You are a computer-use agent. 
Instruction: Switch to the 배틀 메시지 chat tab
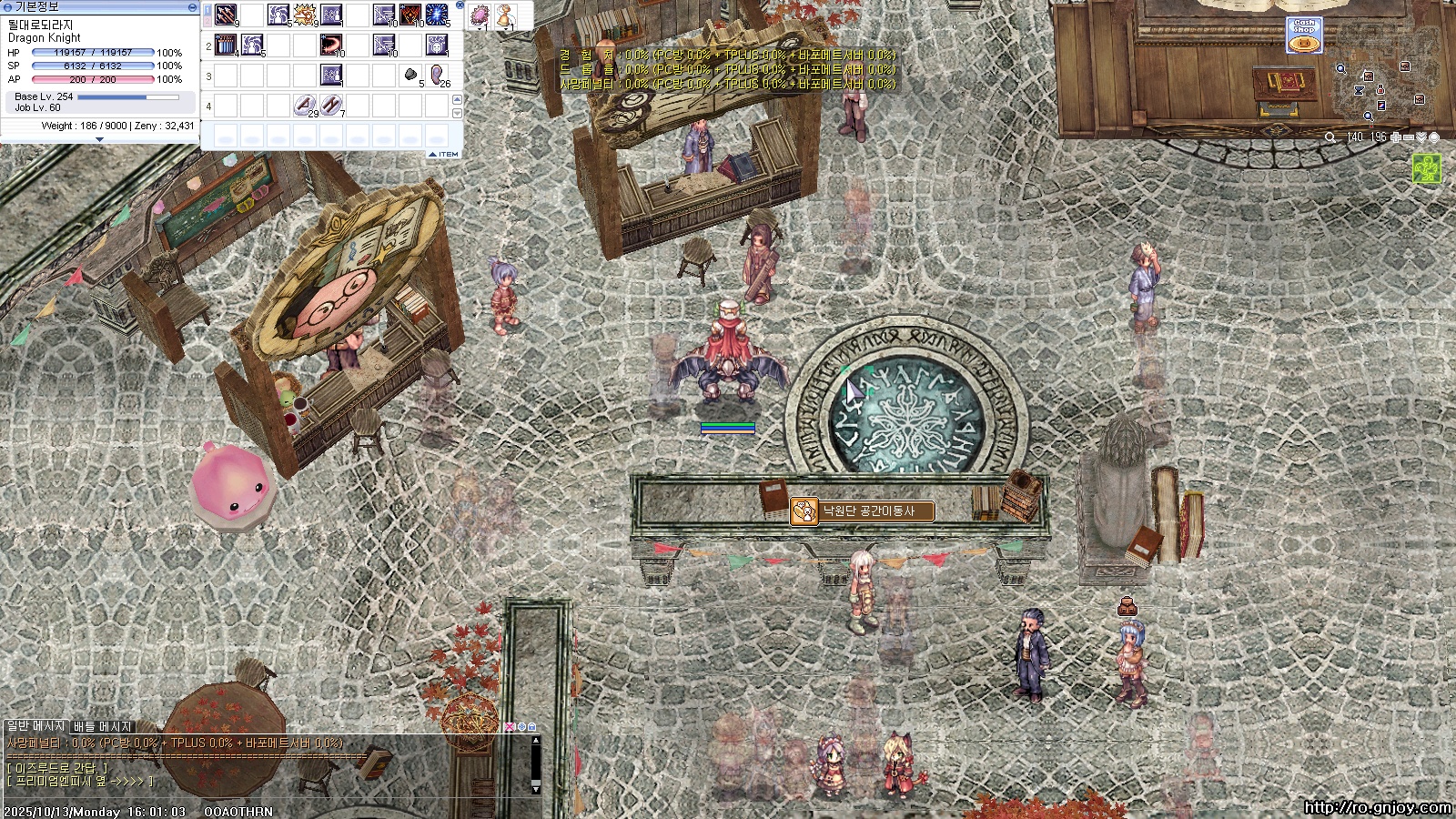coord(103,726)
